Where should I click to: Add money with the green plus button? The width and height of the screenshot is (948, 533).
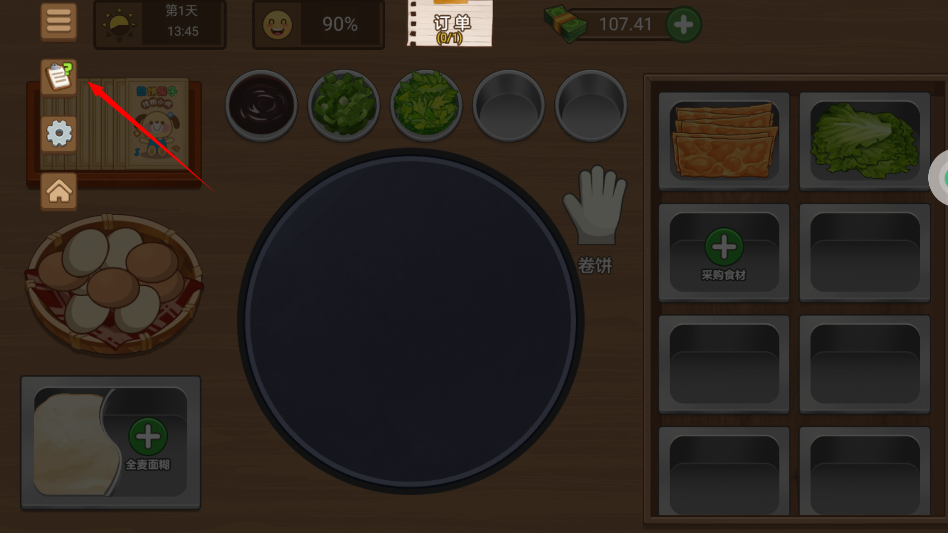pos(684,24)
